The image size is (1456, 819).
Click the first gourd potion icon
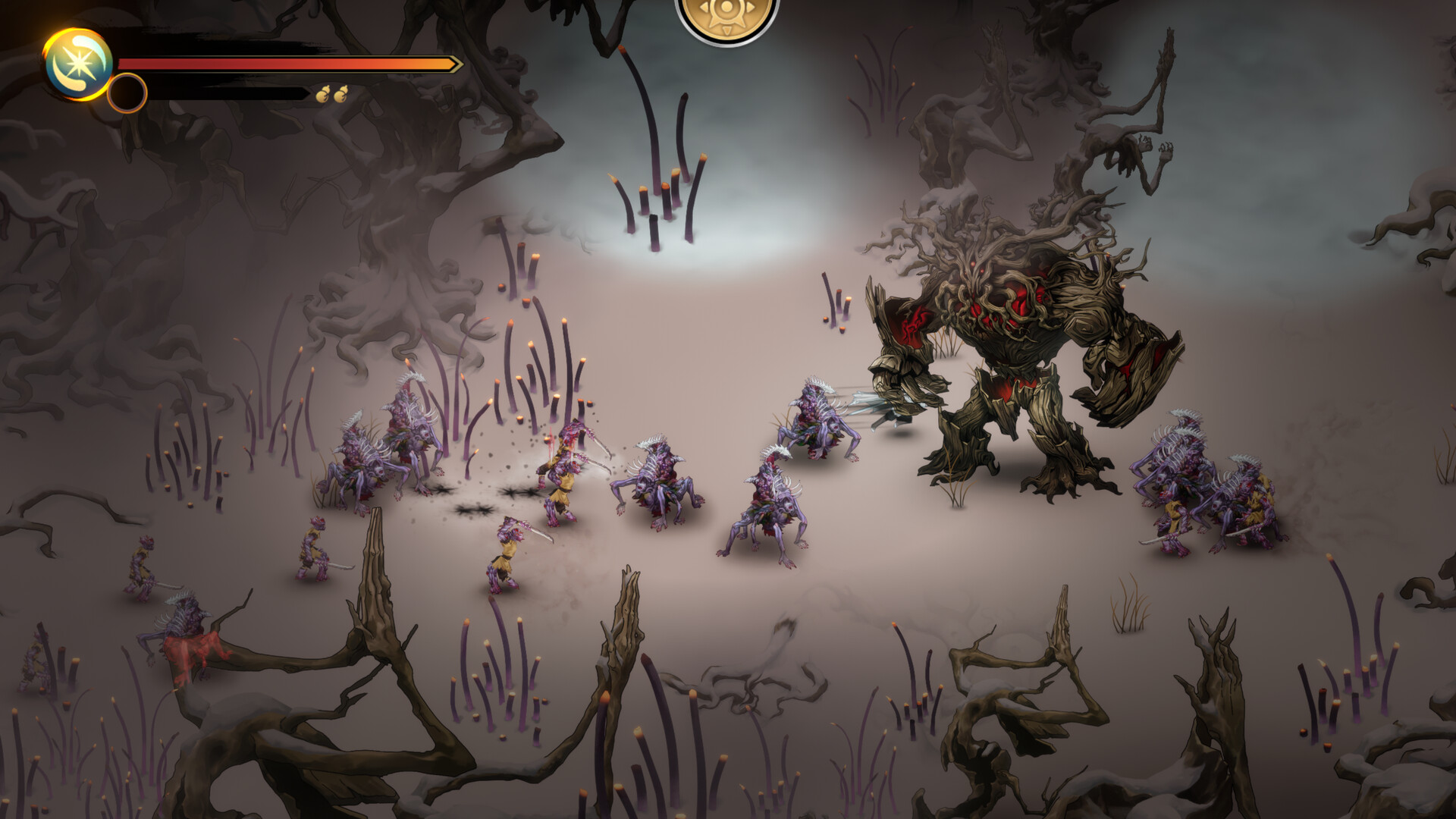[x=325, y=94]
